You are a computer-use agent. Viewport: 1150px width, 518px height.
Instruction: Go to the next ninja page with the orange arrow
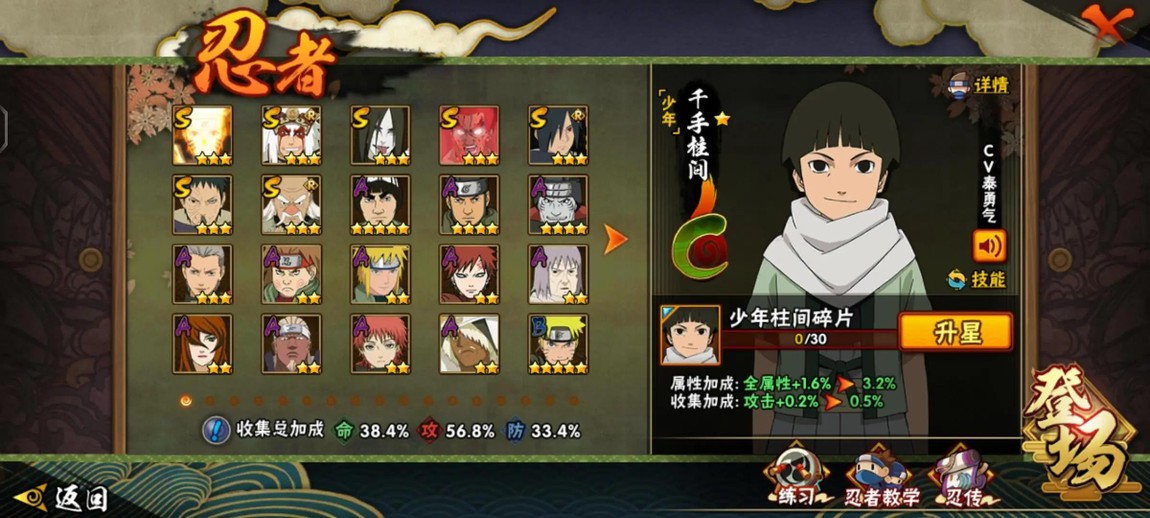click(616, 239)
